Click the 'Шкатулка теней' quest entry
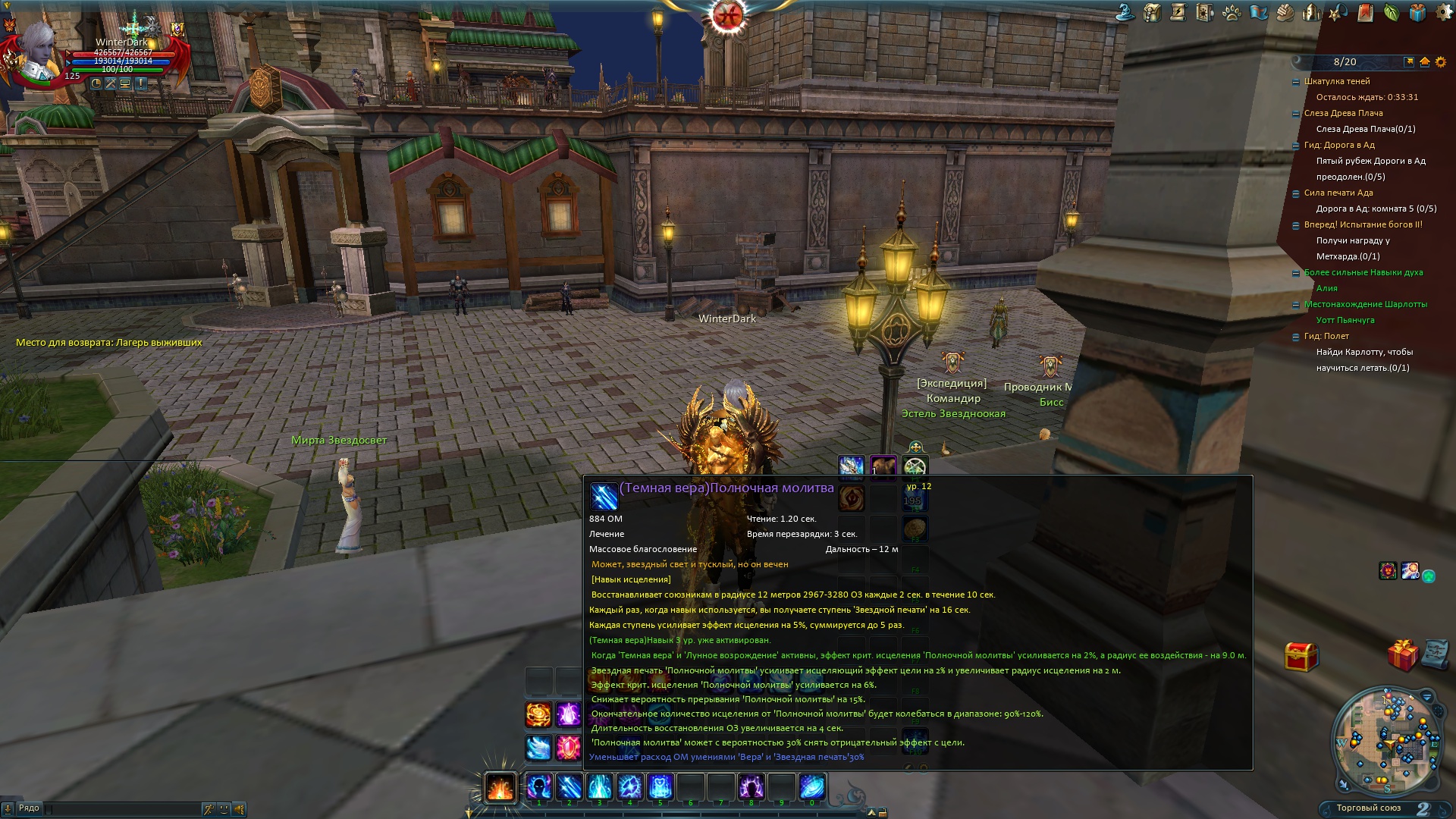 point(1336,81)
